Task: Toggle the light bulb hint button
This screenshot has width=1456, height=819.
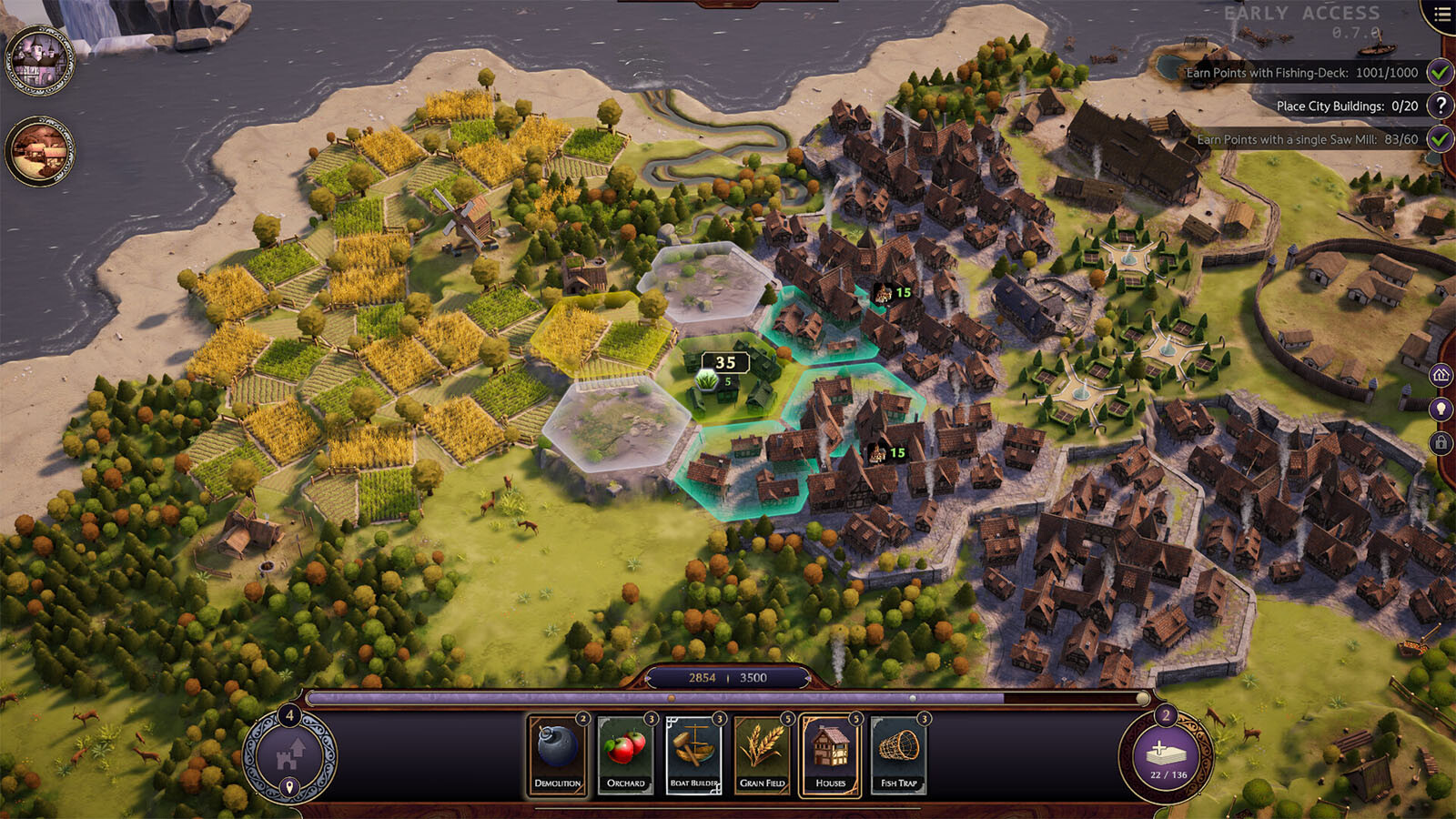Action: point(1441,409)
